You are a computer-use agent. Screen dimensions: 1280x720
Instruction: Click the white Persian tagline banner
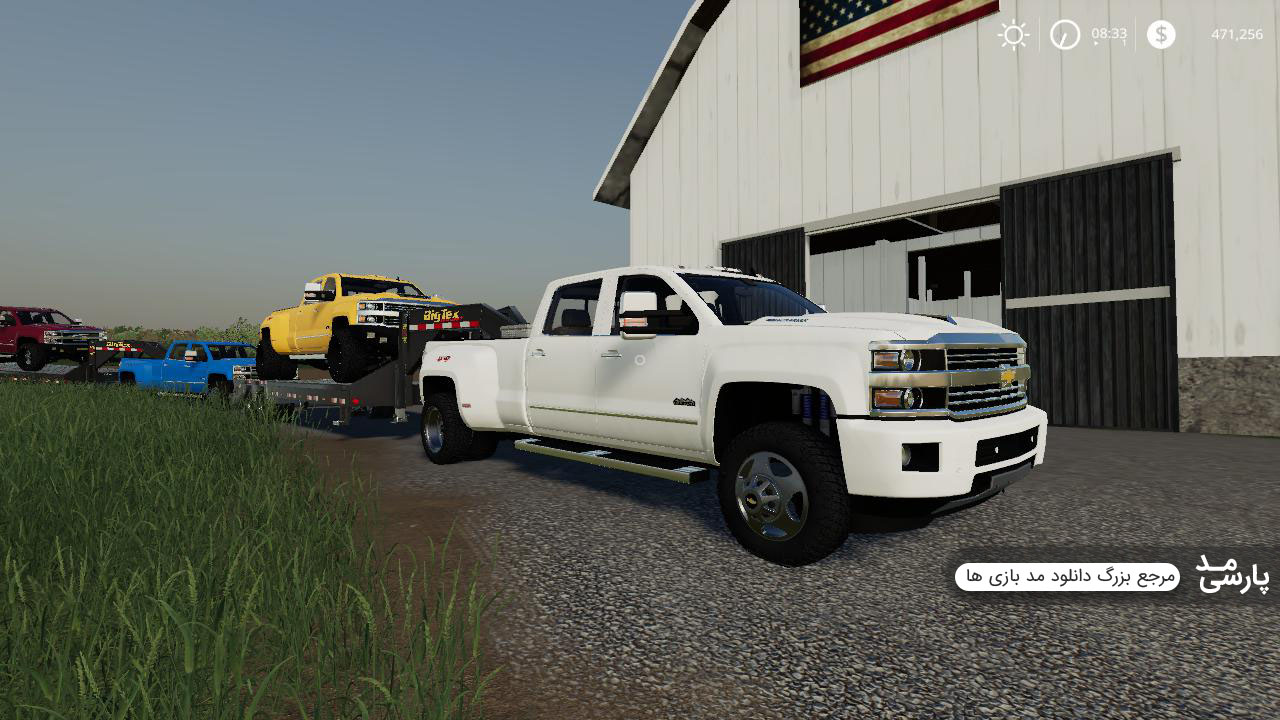tap(1067, 577)
